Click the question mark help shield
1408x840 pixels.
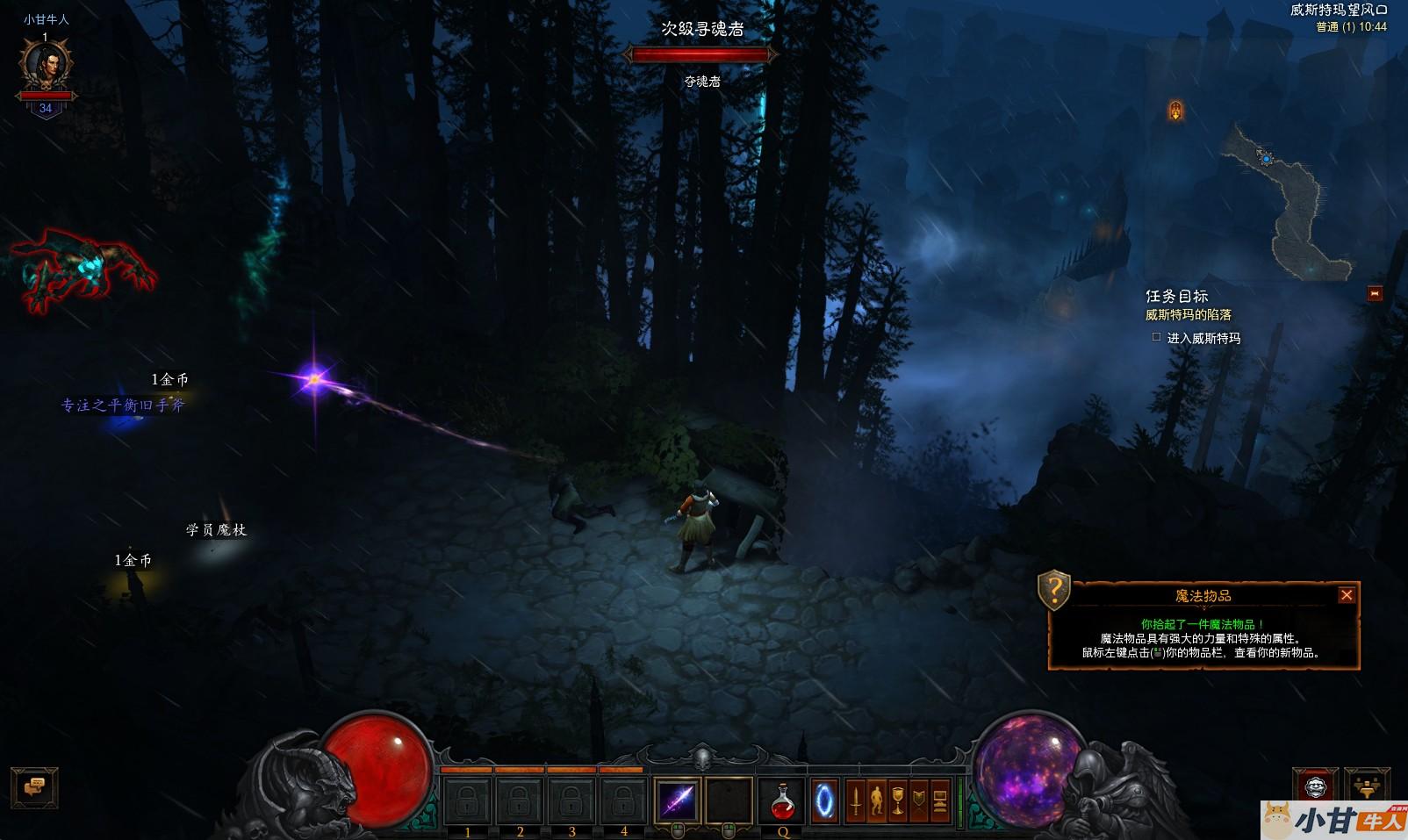(1053, 589)
